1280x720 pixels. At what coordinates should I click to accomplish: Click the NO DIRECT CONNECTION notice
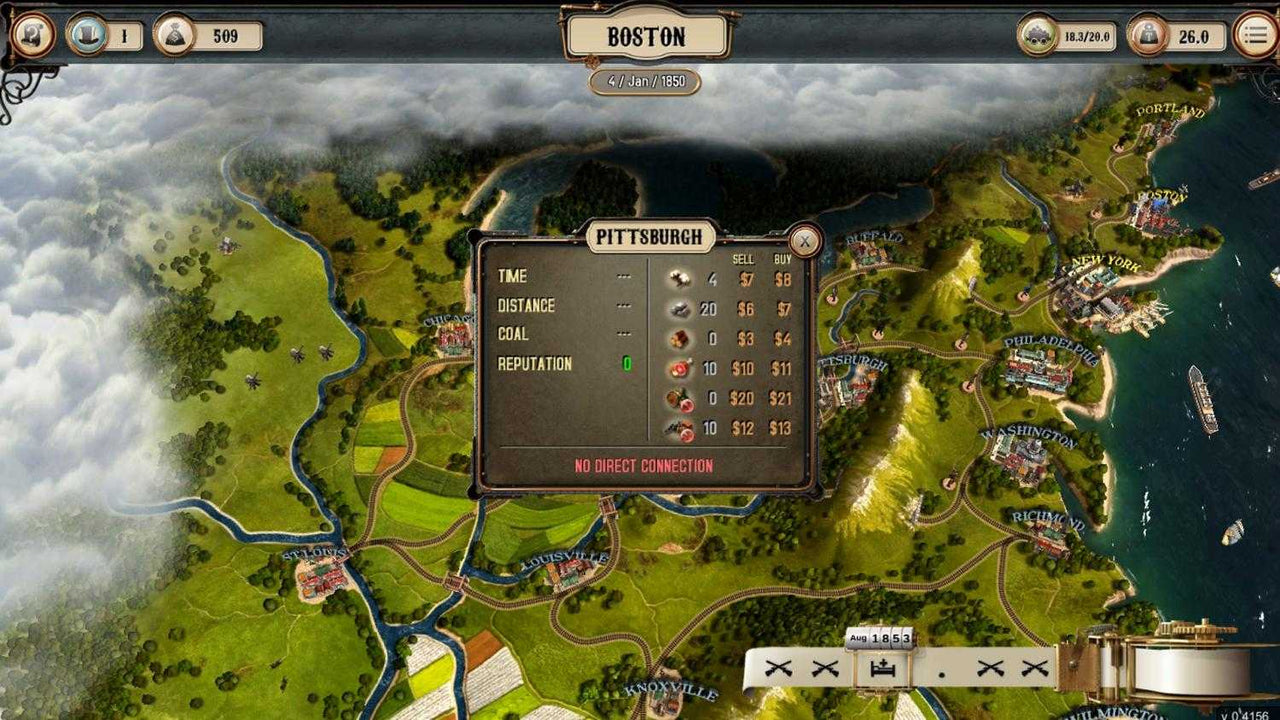click(x=644, y=464)
